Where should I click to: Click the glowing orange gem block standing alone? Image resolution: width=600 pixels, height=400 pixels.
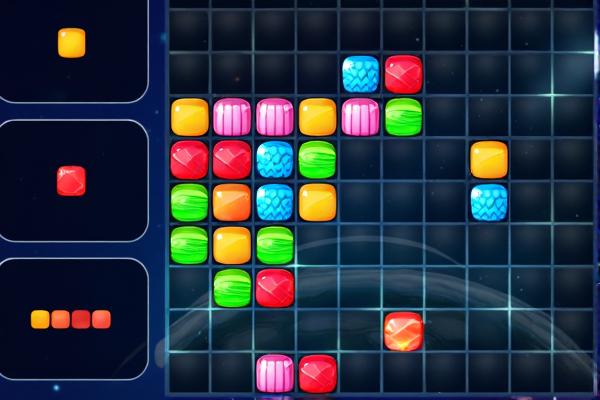click(403, 331)
